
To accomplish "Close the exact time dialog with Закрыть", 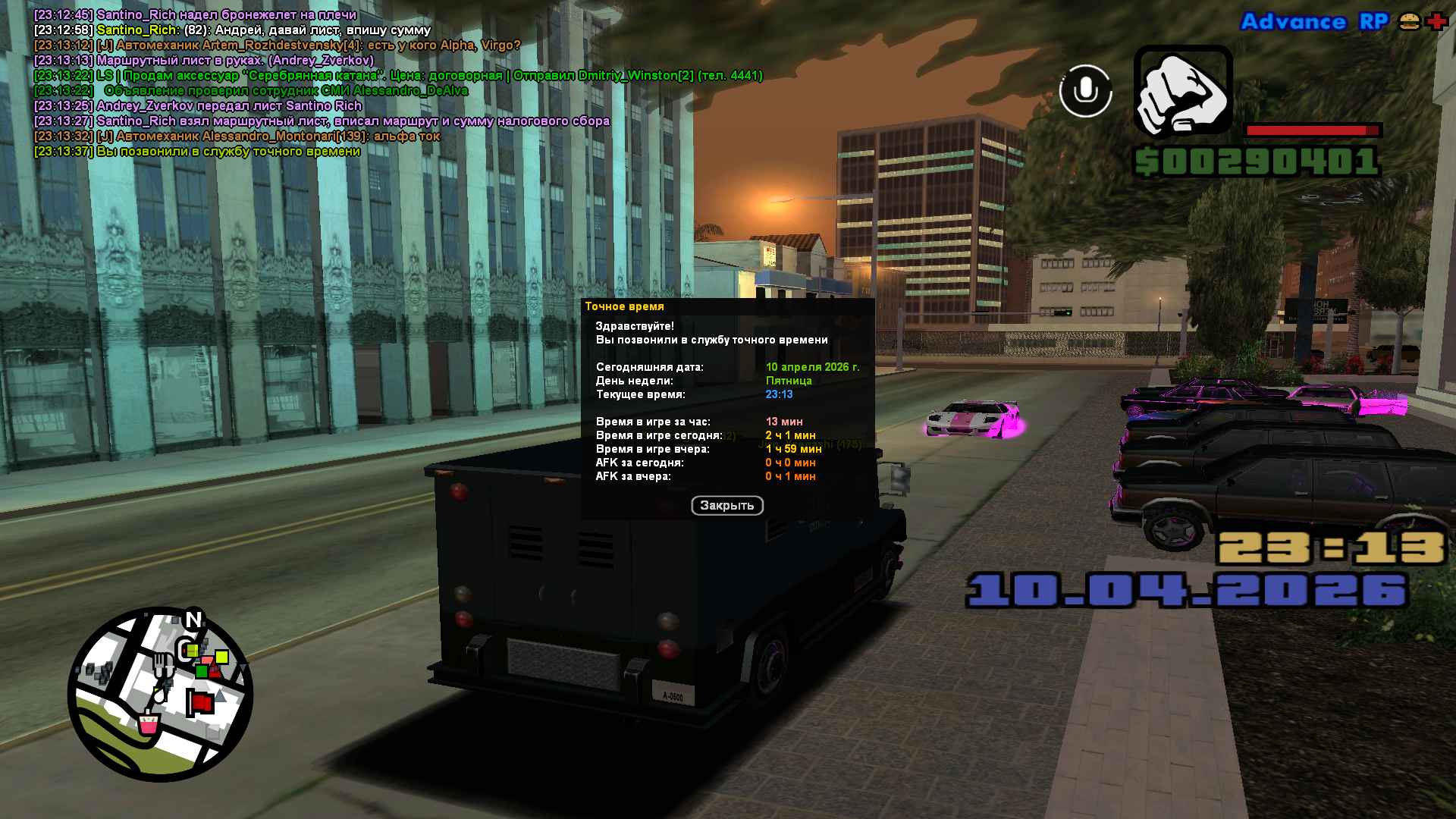I will pos(726,506).
